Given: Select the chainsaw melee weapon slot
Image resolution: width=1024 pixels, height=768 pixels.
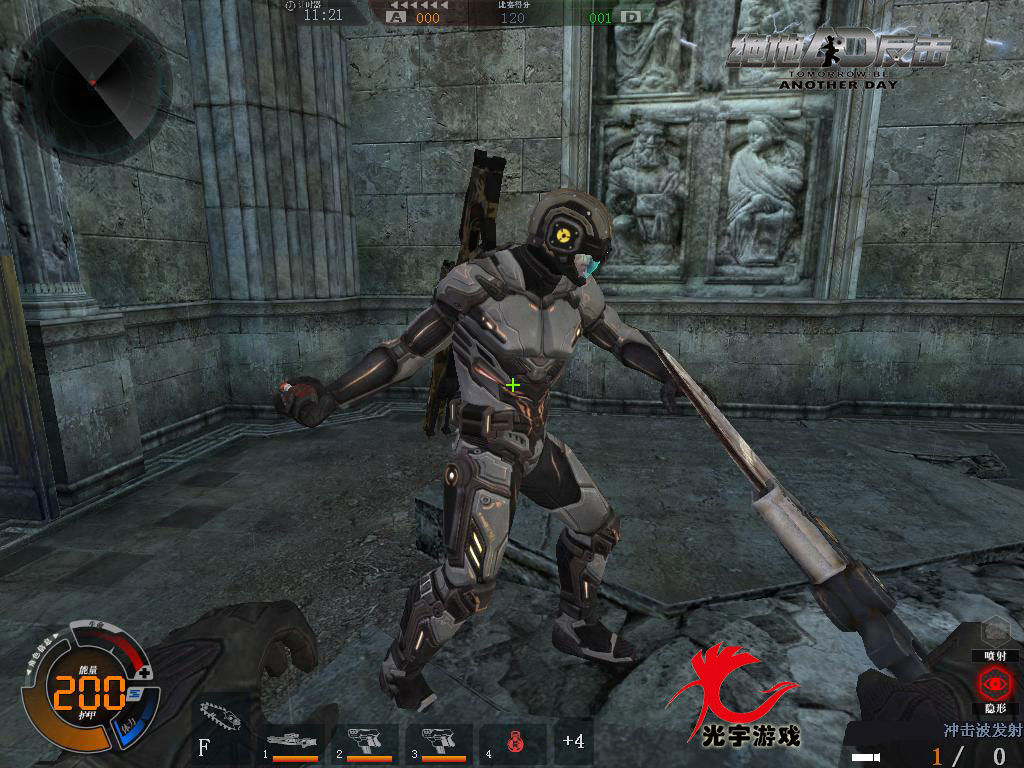Looking at the screenshot, I should coord(222,714).
